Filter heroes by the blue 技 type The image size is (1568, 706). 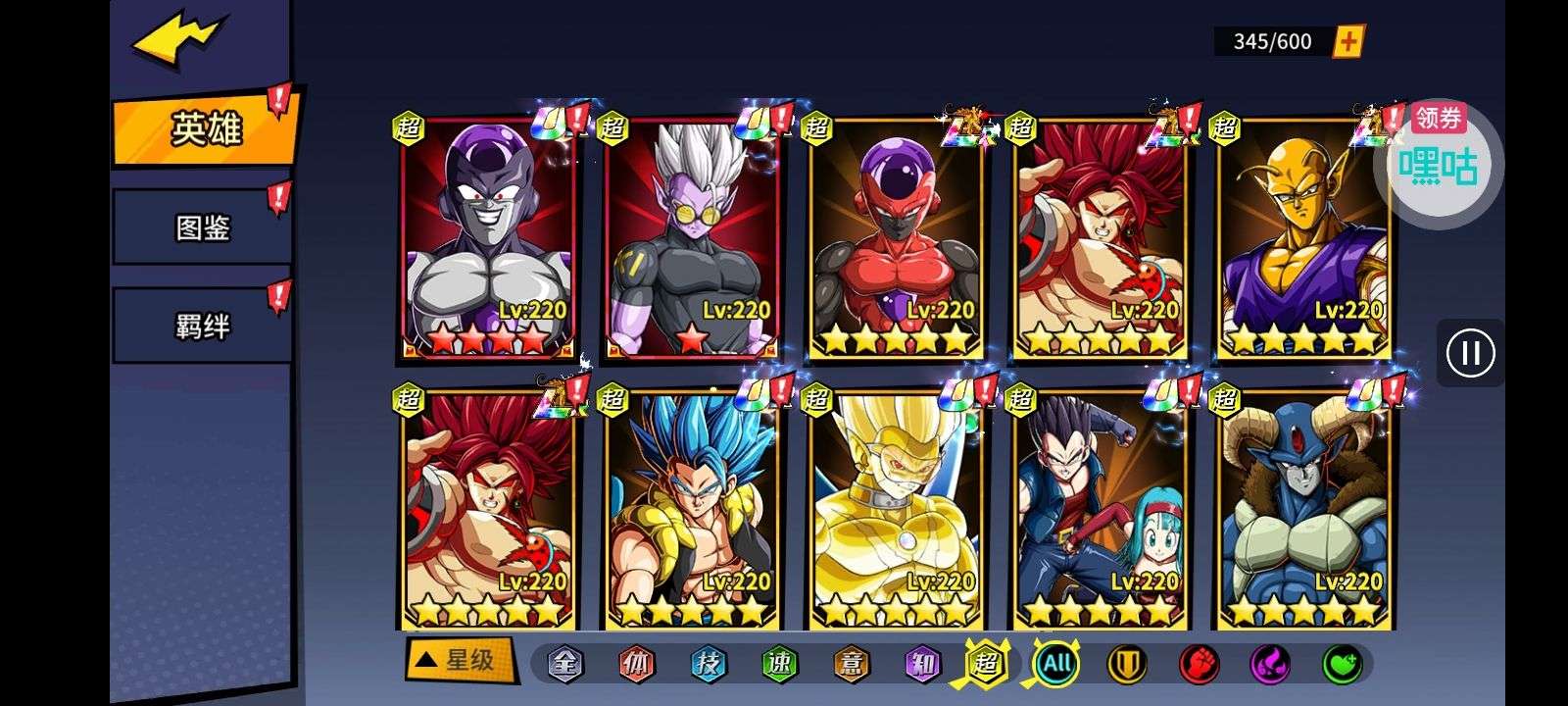coord(708,664)
